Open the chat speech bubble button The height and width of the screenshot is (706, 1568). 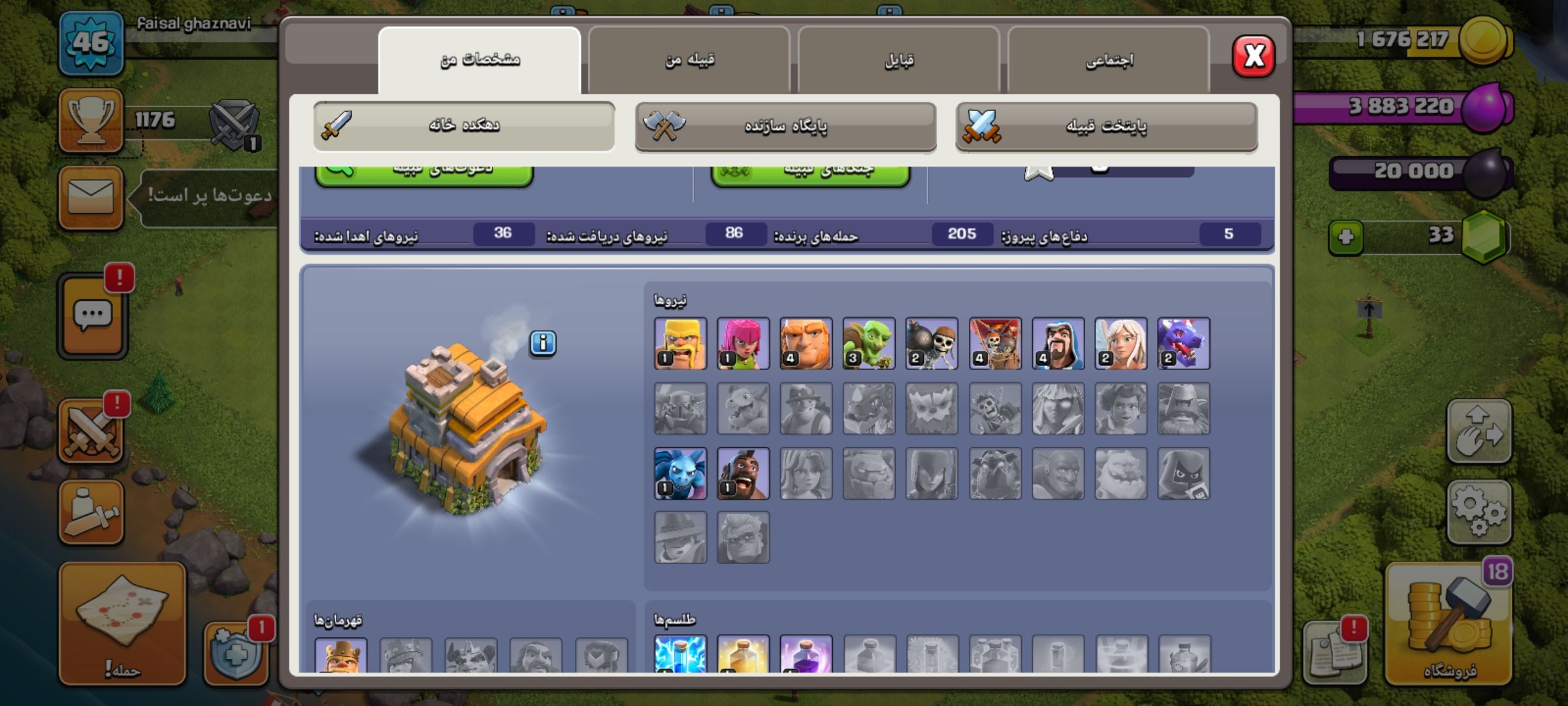[x=92, y=316]
